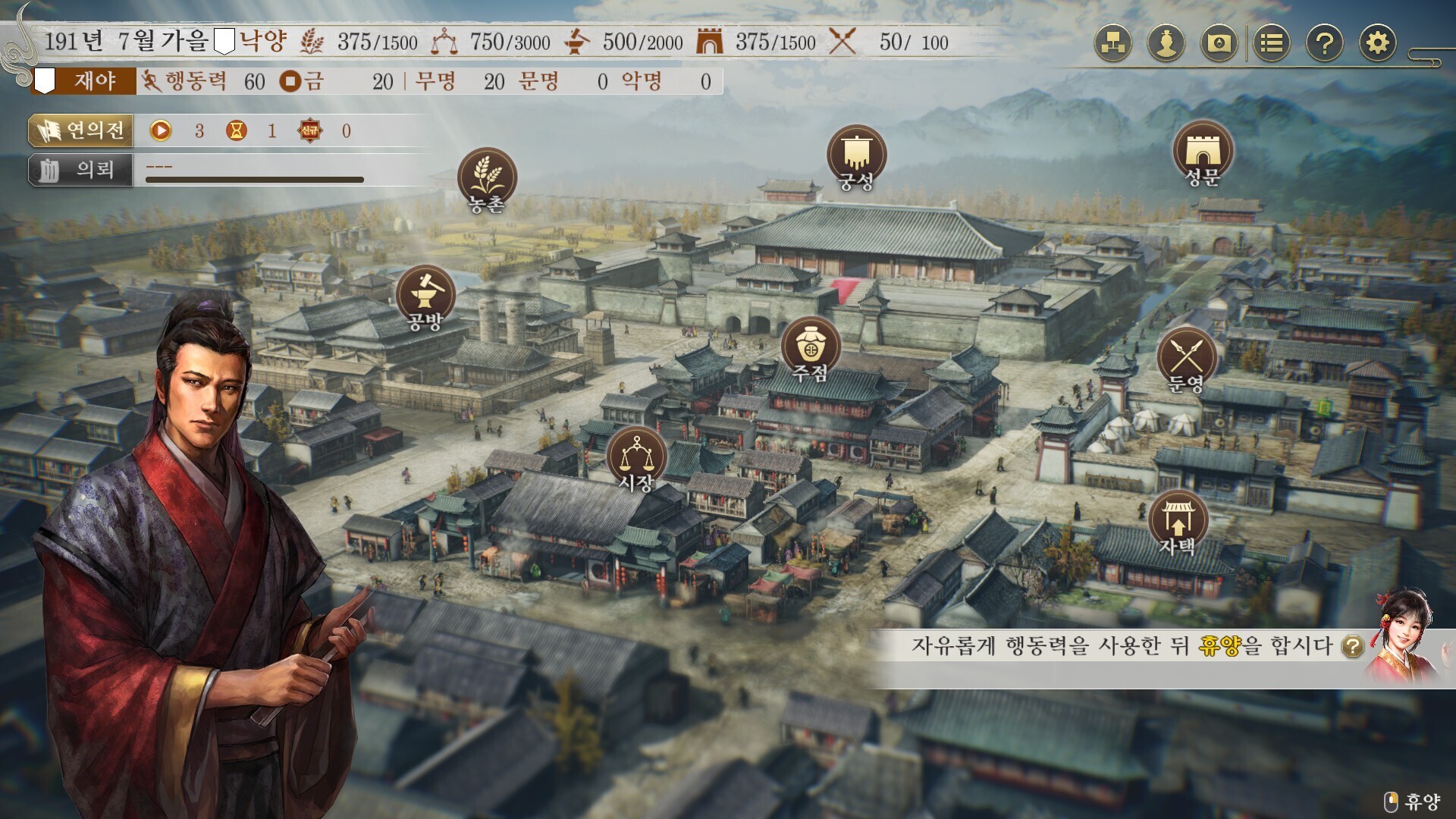
Task: Show help via the question mark icon
Action: click(1324, 43)
